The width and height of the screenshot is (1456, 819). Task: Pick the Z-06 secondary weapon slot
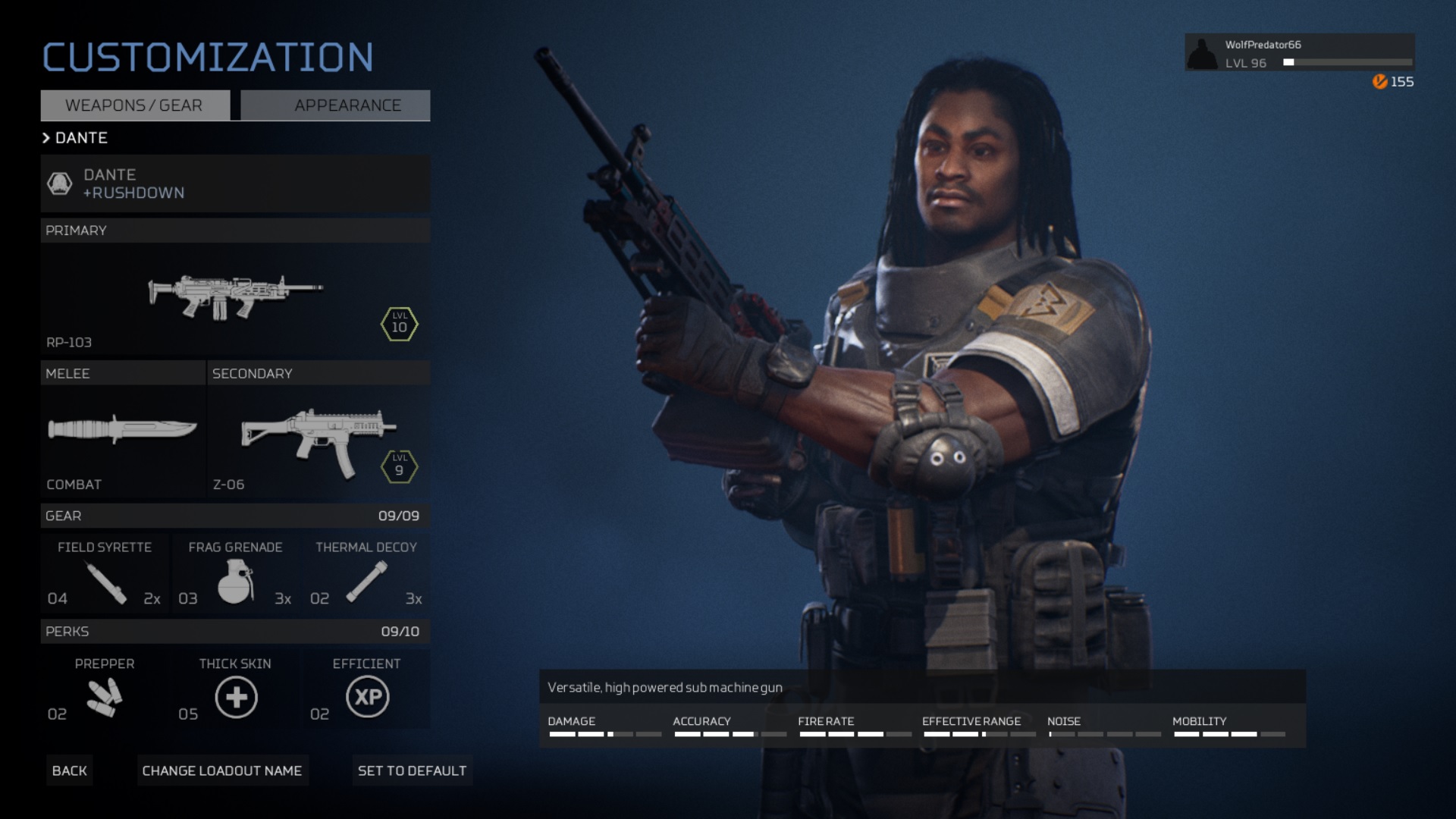pos(318,440)
